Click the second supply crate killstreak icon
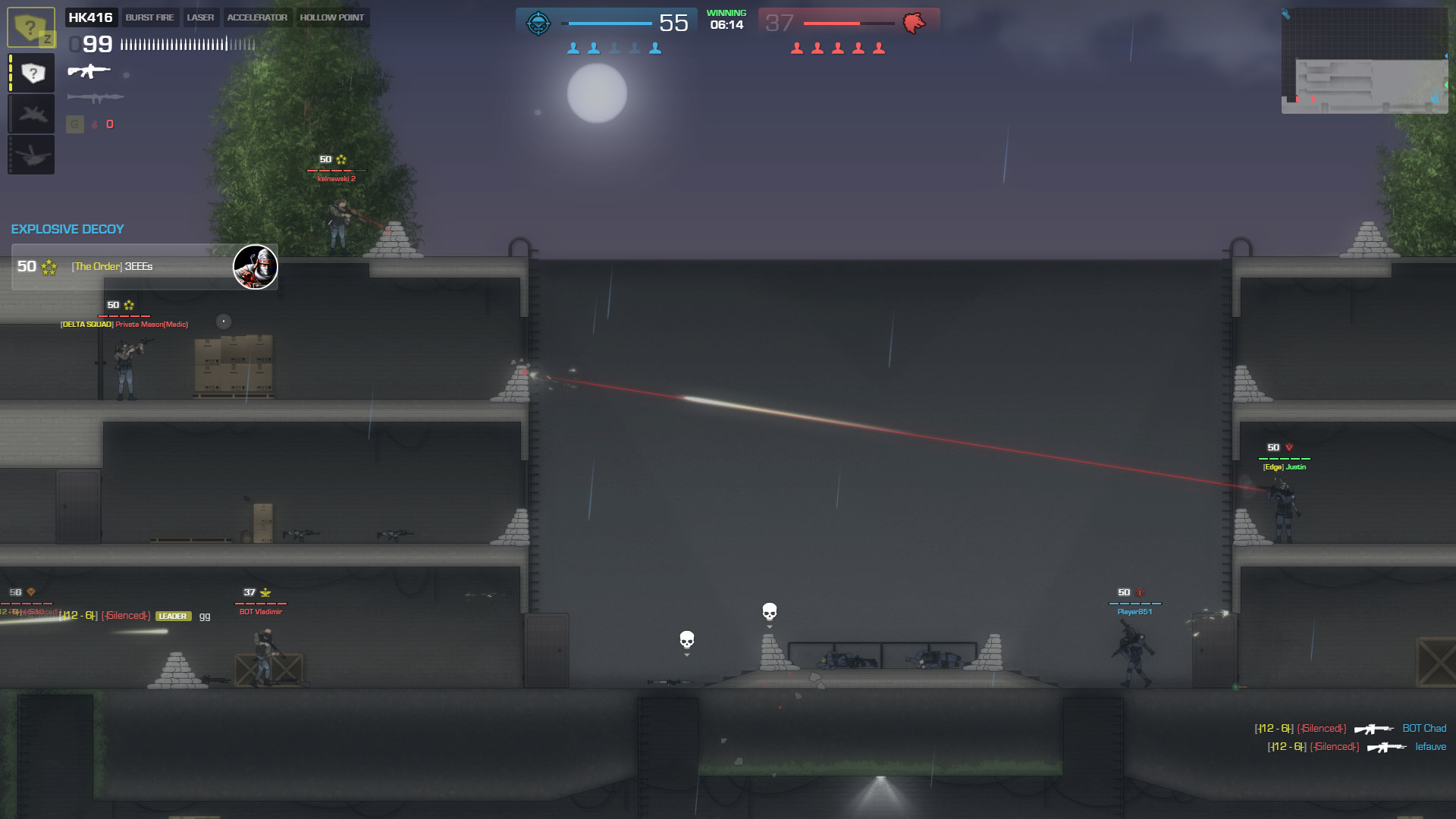1456x819 pixels. click(x=31, y=73)
